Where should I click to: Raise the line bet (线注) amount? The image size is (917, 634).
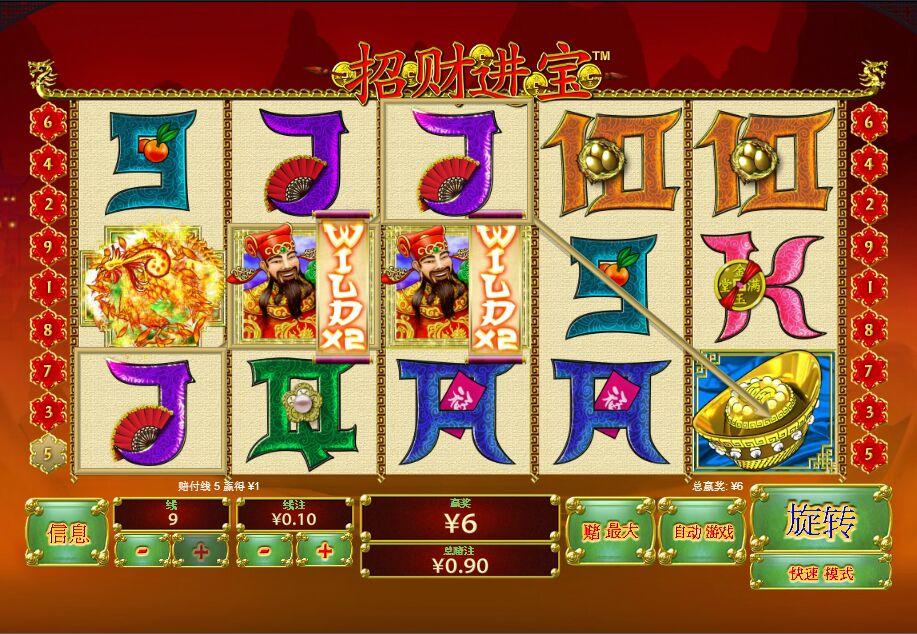click(x=324, y=550)
